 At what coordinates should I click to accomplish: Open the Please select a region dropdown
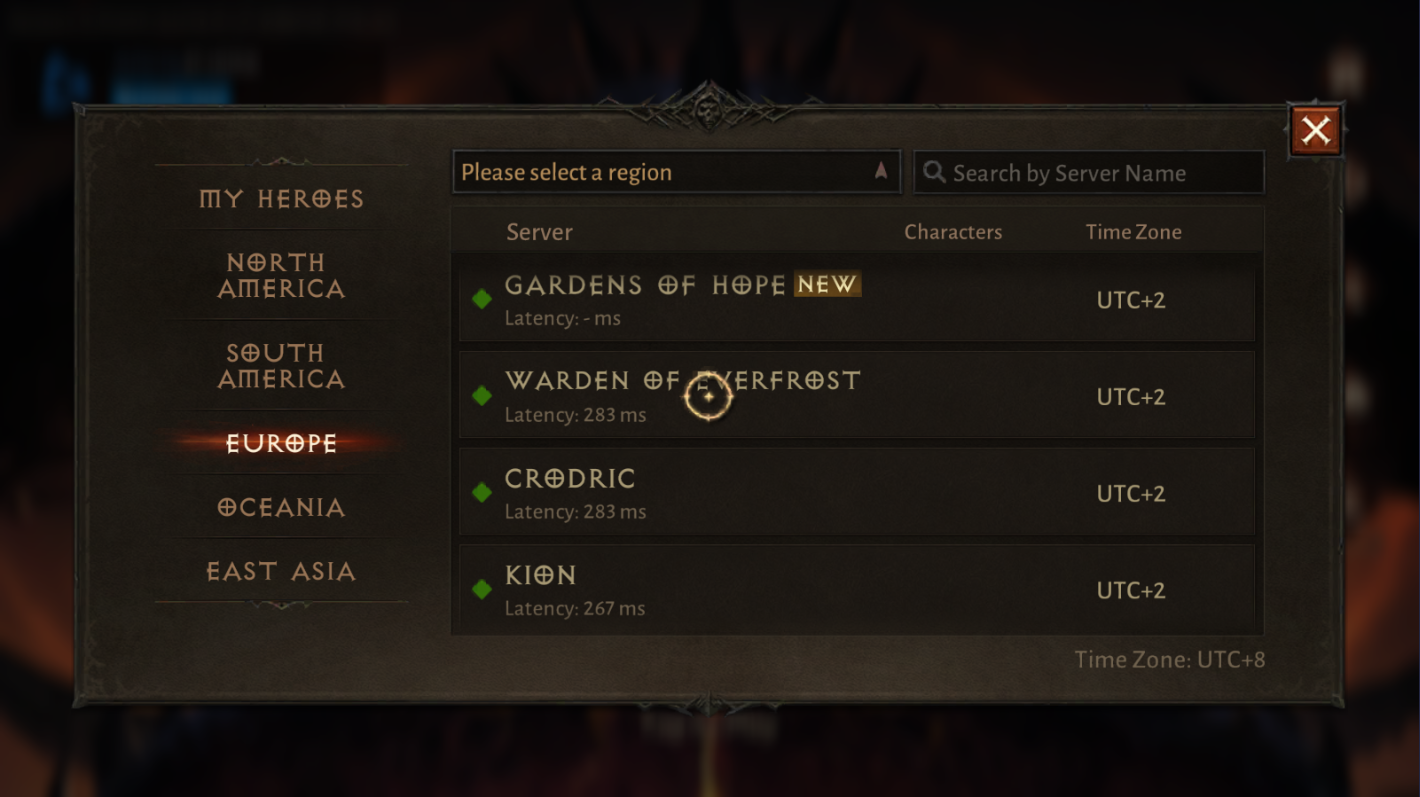click(676, 171)
